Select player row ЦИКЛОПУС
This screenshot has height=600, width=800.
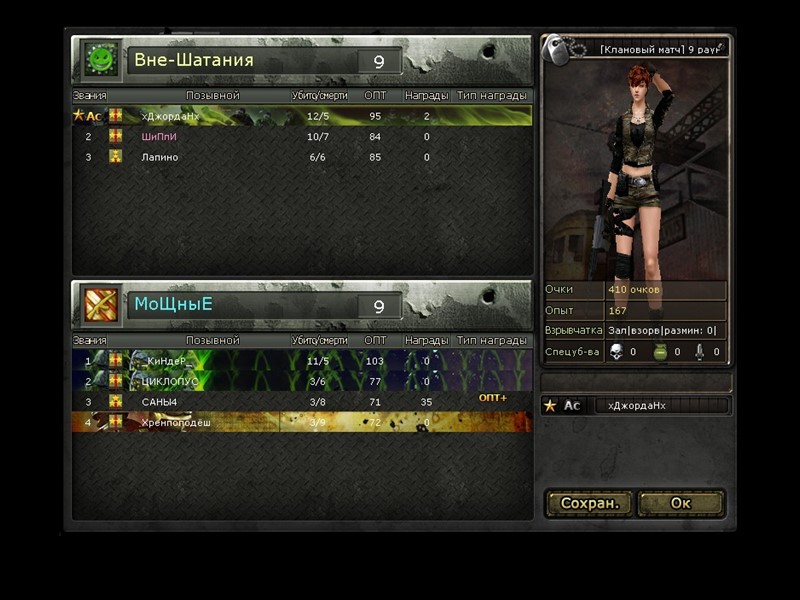300,381
